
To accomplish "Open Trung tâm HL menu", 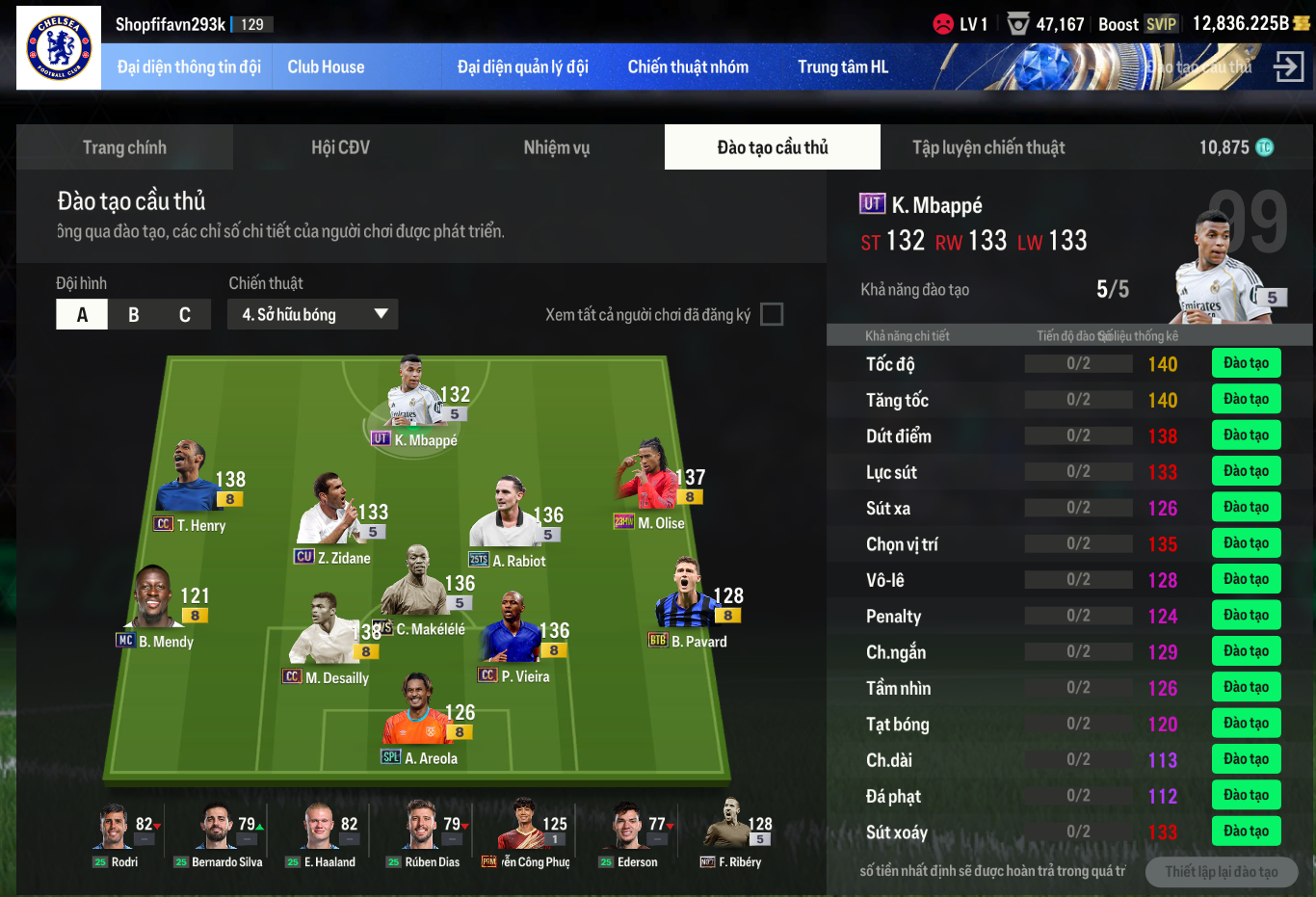I will click(x=843, y=67).
